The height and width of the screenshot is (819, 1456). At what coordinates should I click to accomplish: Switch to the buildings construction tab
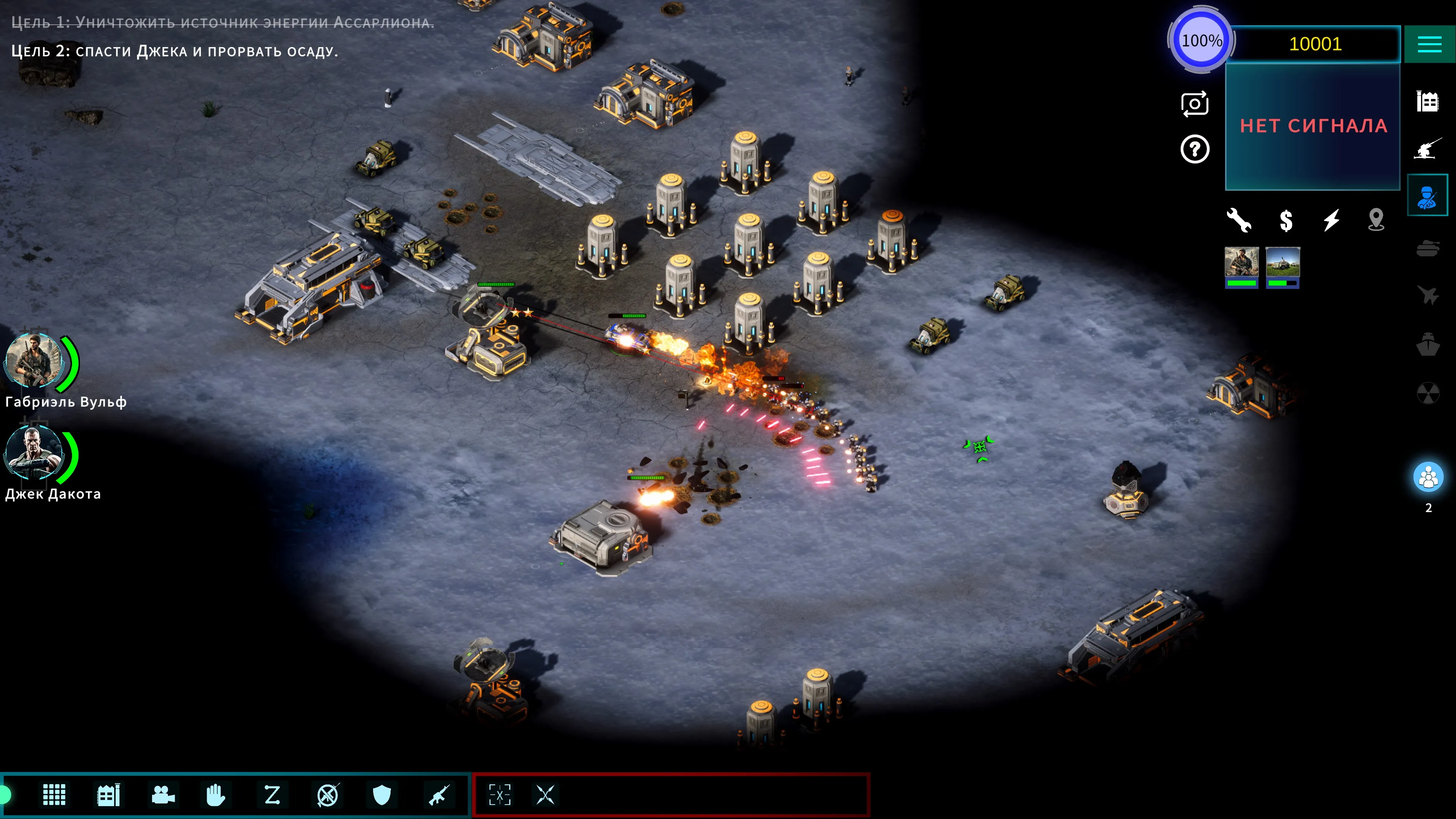(1427, 102)
